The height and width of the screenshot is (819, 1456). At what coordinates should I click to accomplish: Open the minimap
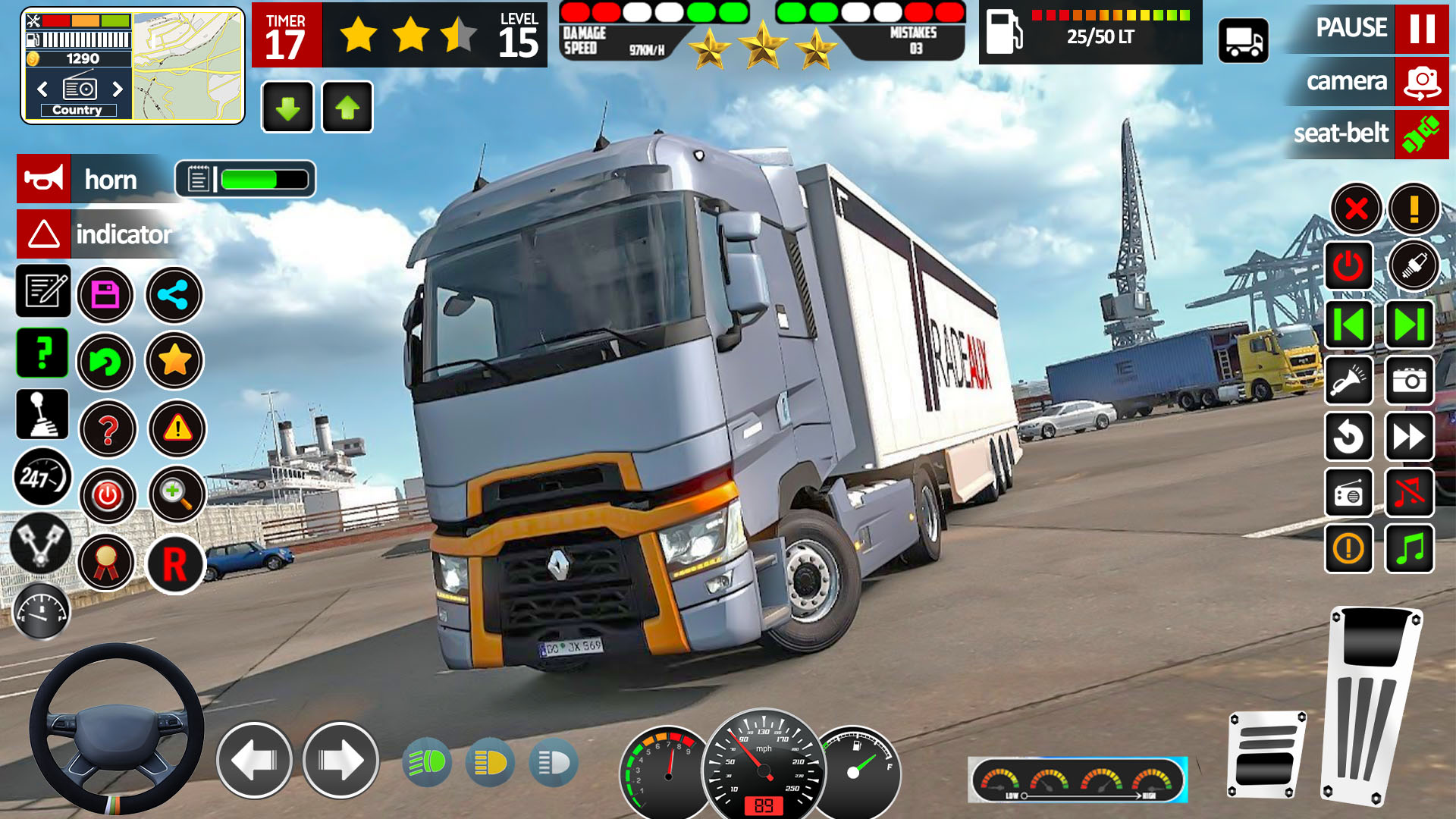[x=188, y=65]
